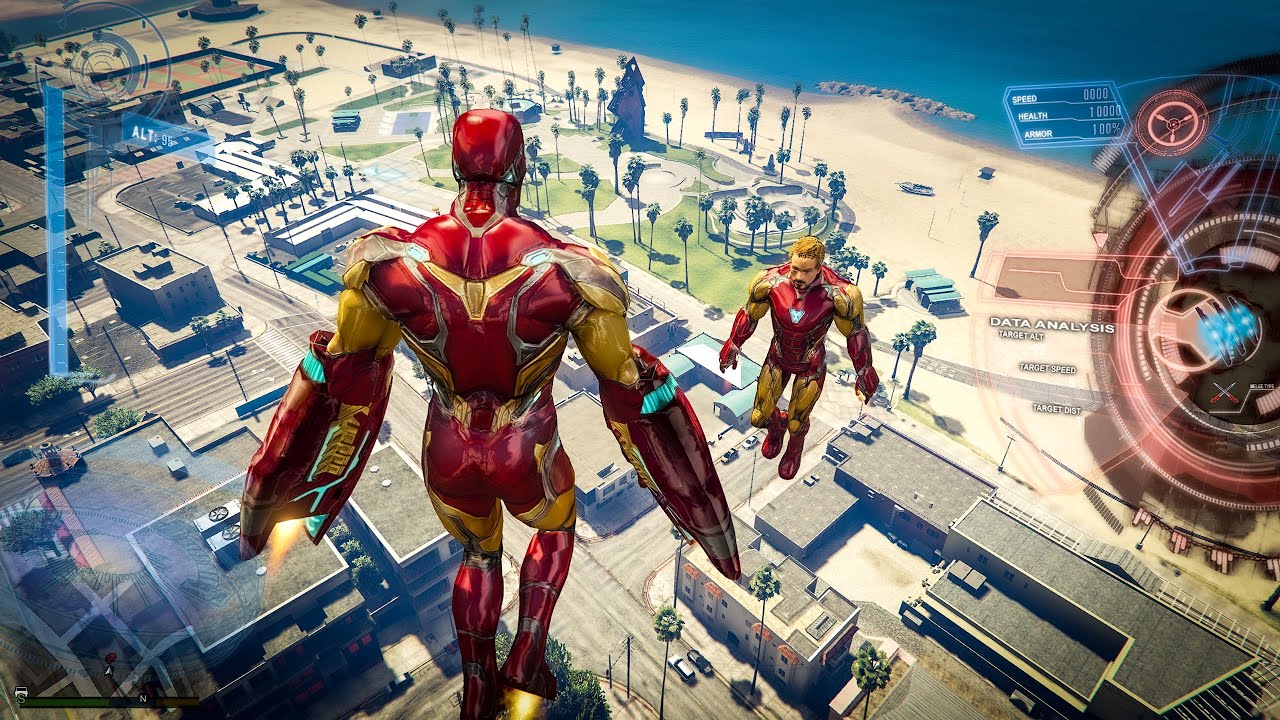Click the car icon beside the minimap
Screen dimensions: 1280x720
(20, 692)
